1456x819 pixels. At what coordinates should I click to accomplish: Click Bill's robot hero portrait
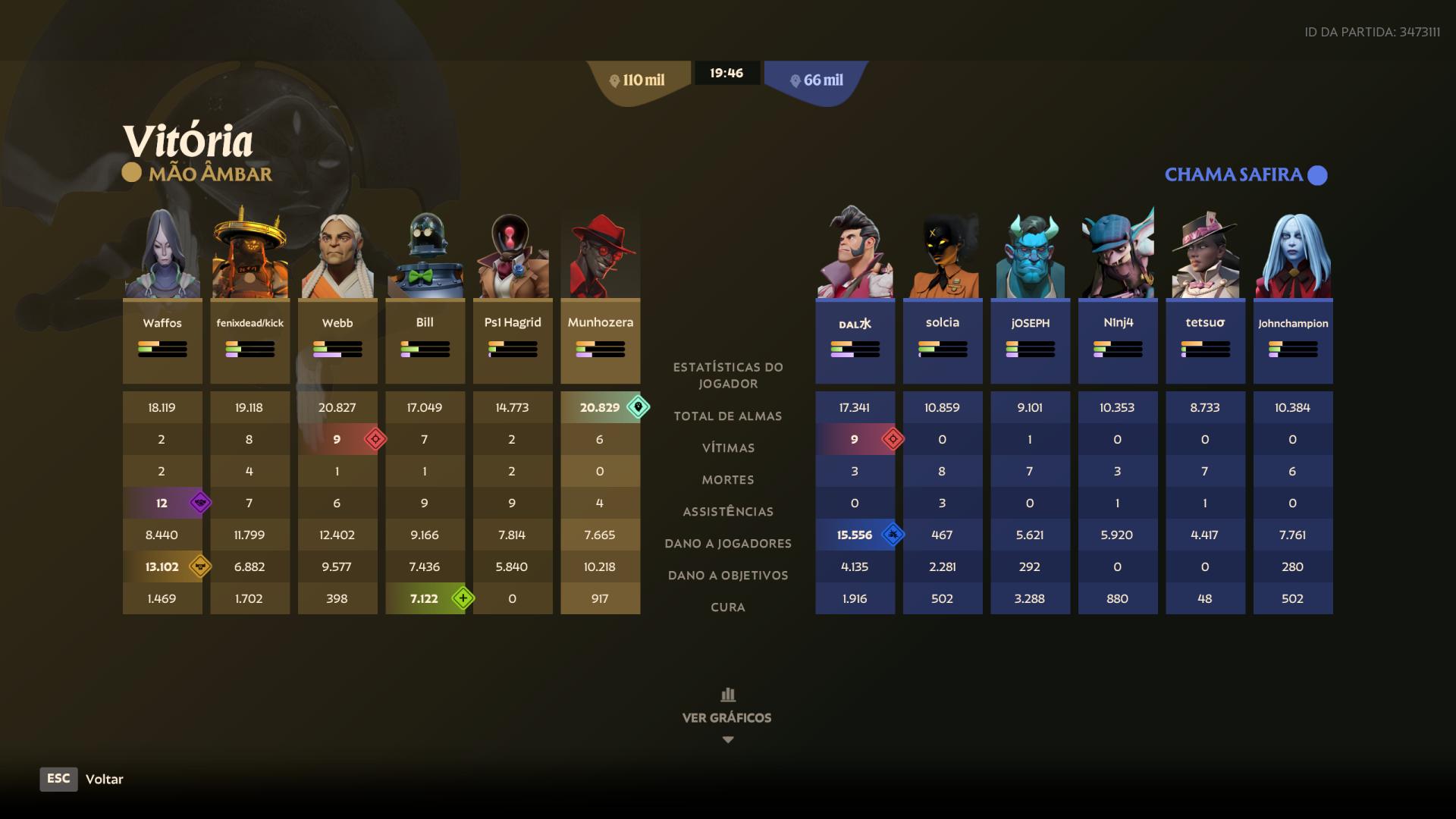coord(425,255)
